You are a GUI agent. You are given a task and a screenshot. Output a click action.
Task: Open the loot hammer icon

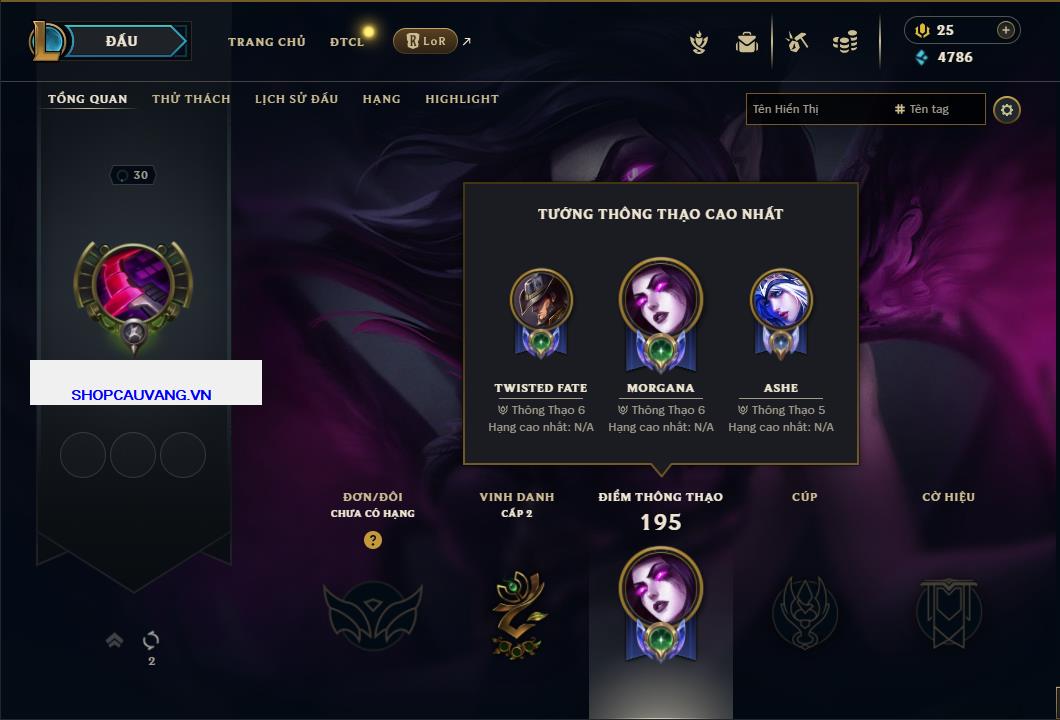click(x=797, y=42)
